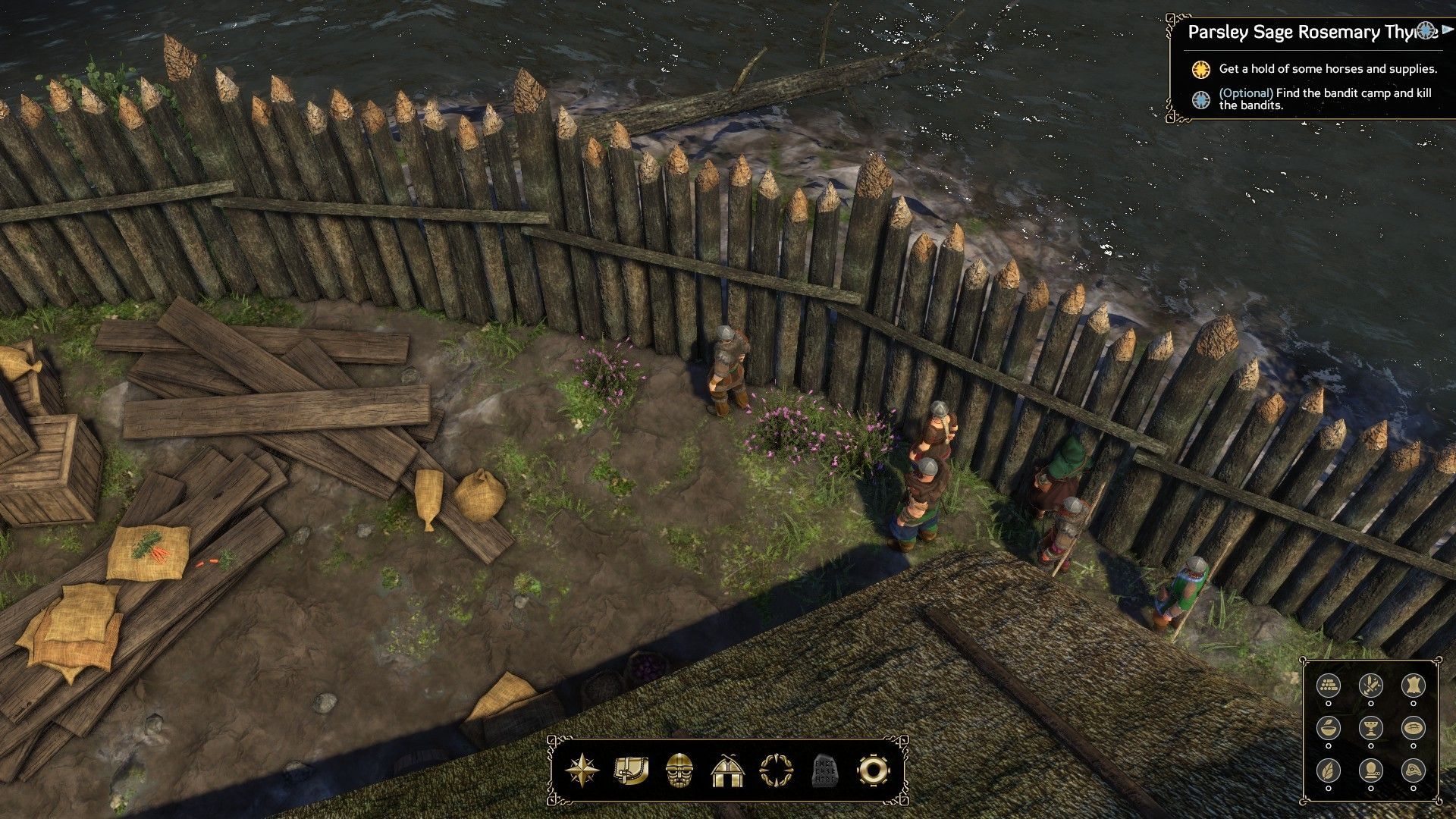Open the Viking helmet character icon
This screenshot has width=1456, height=819.
click(x=679, y=770)
